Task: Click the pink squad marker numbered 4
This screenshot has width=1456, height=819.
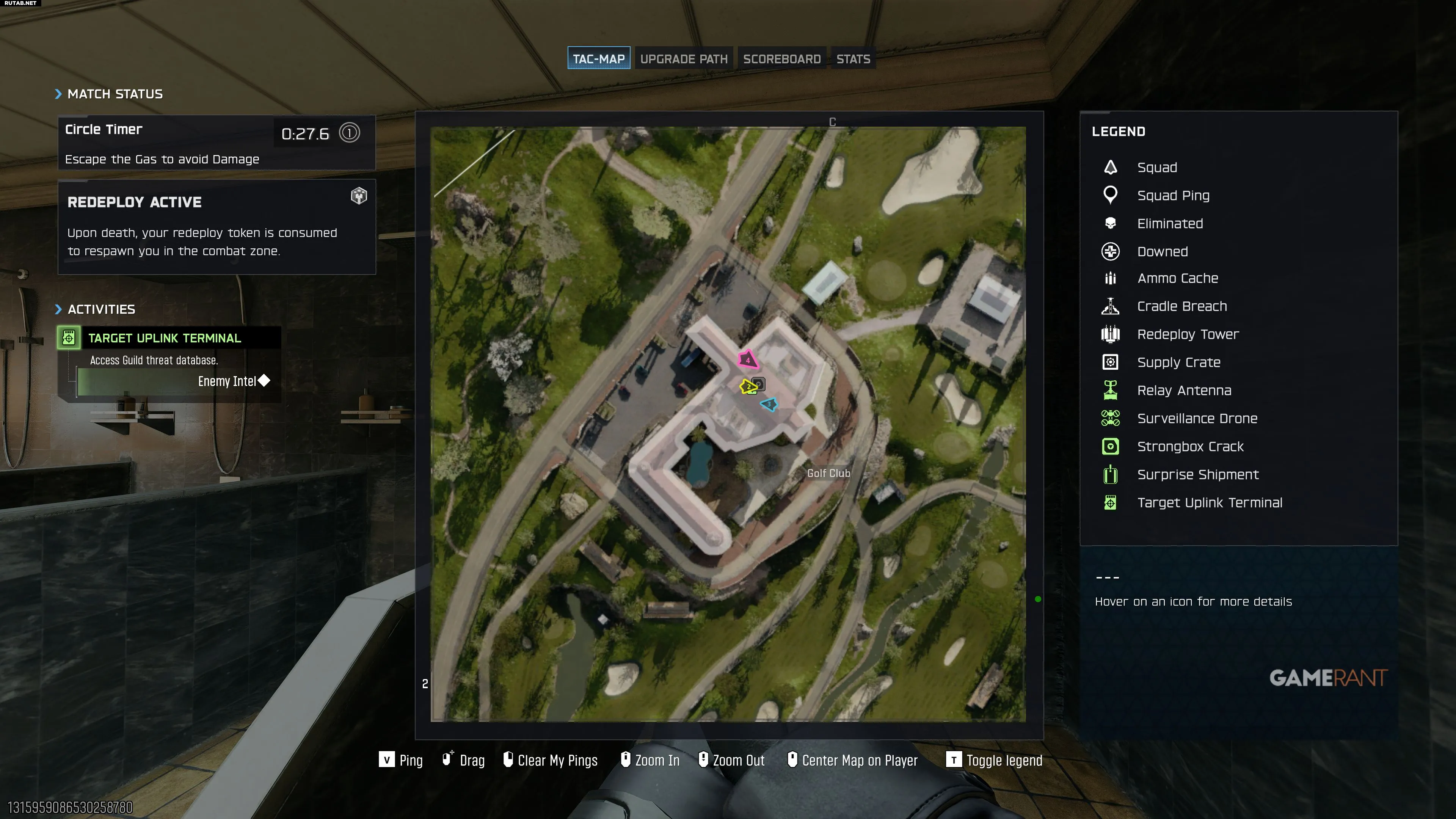Action: tap(748, 359)
